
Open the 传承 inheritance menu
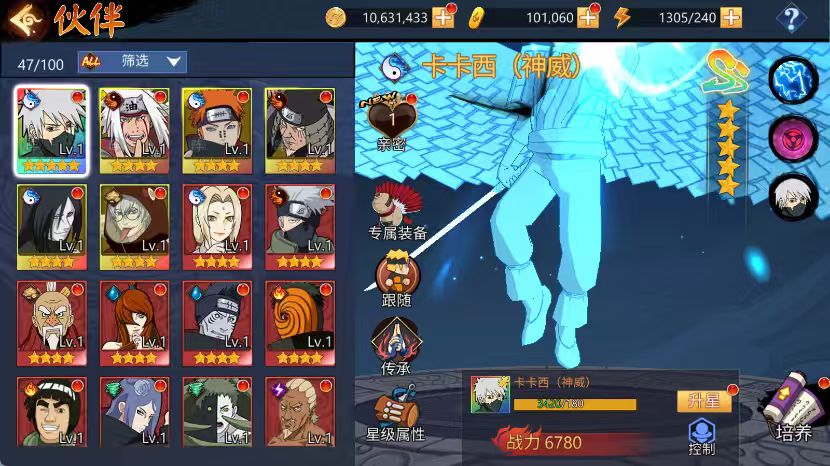coord(396,345)
